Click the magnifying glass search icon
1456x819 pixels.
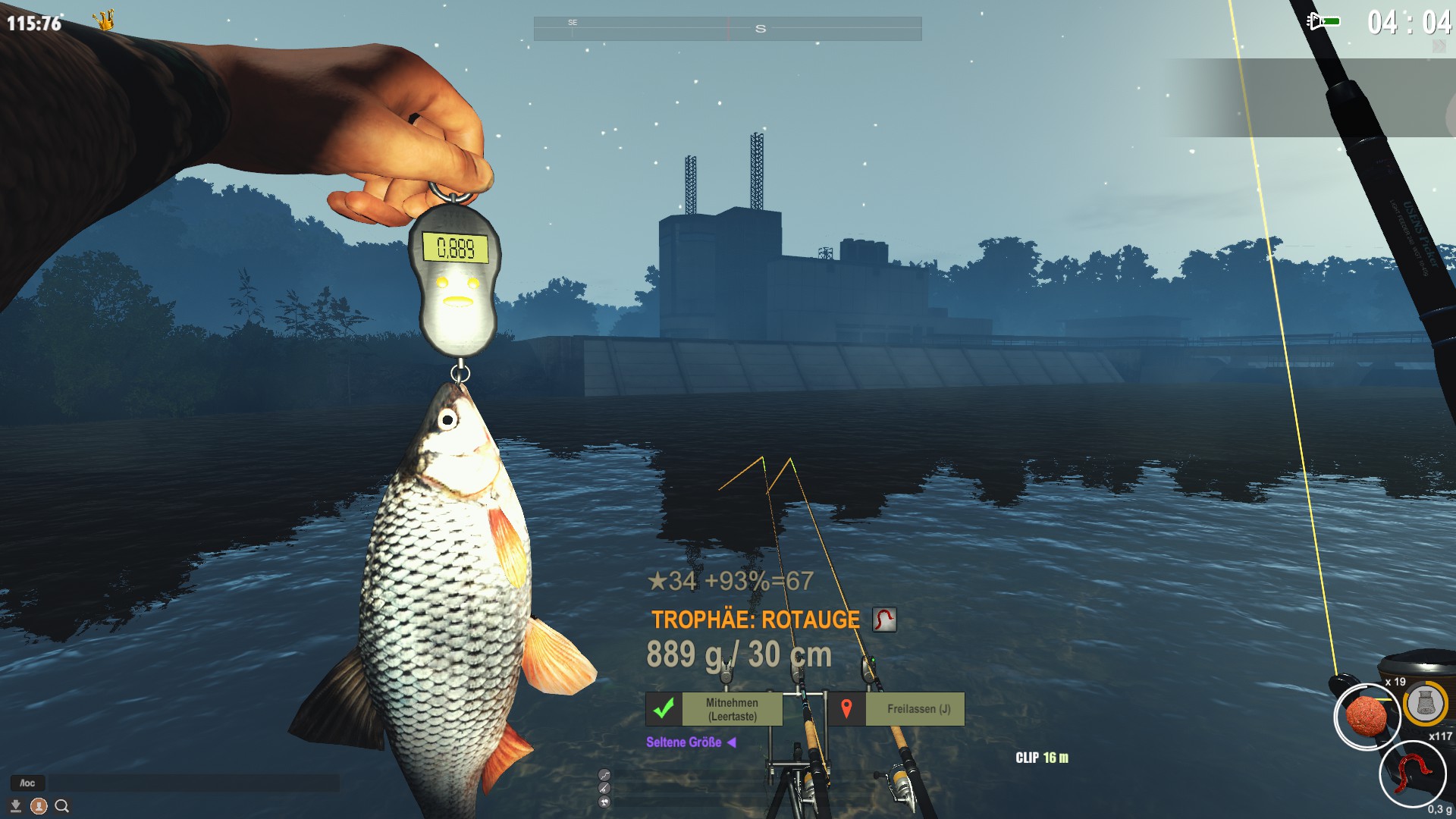click(62, 806)
